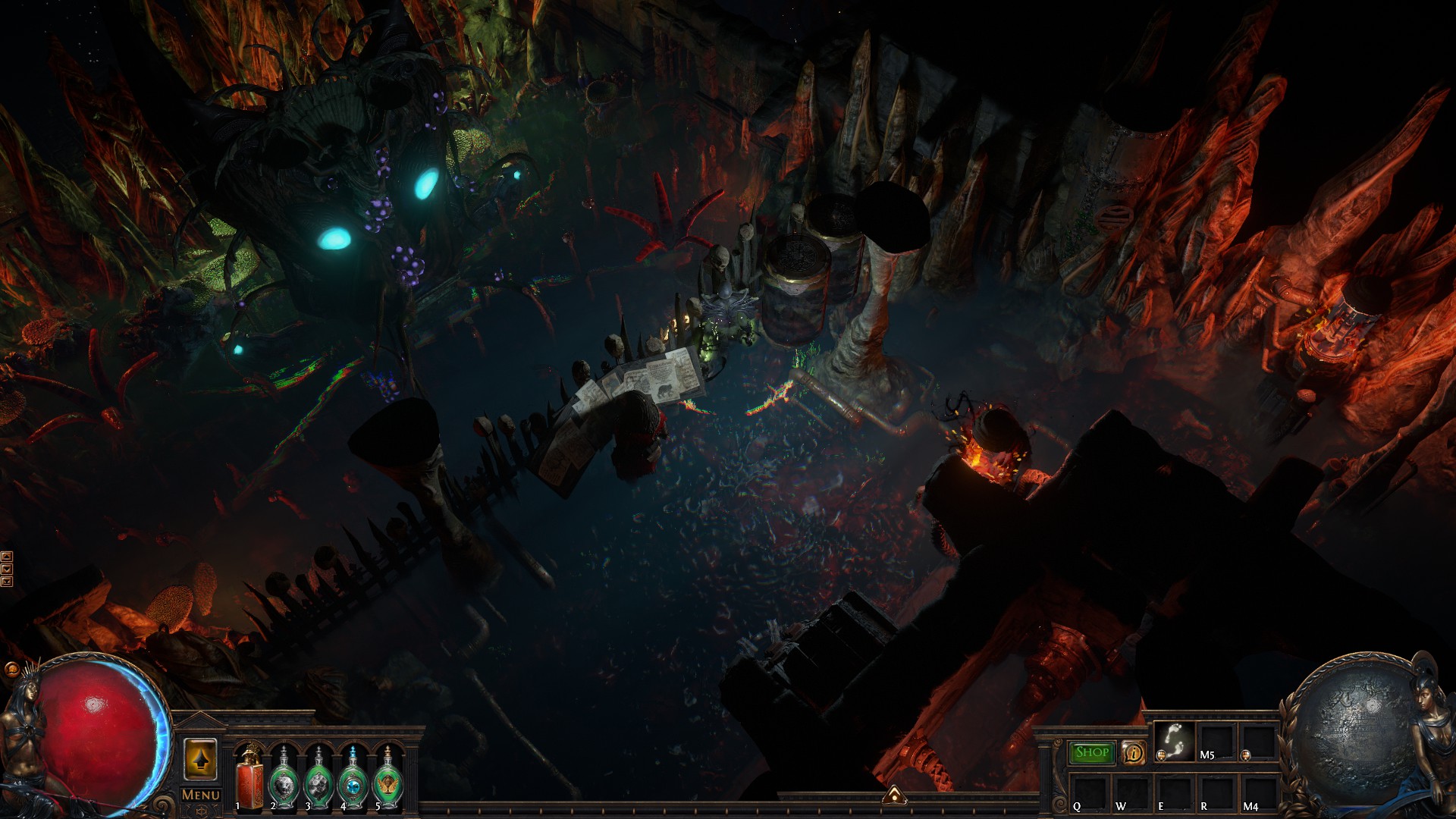The image size is (1456, 819).
Task: Click the orange info speech-bubble icon
Action: [x=1134, y=753]
